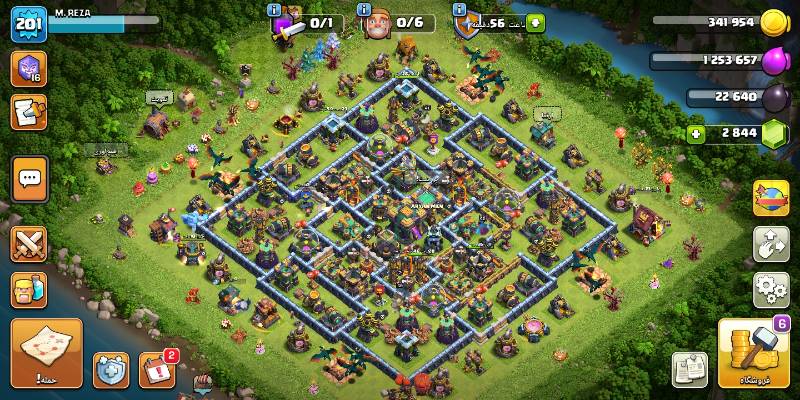Open the newspaper notes button
Screen dimensions: 800x400
[x=689, y=369]
